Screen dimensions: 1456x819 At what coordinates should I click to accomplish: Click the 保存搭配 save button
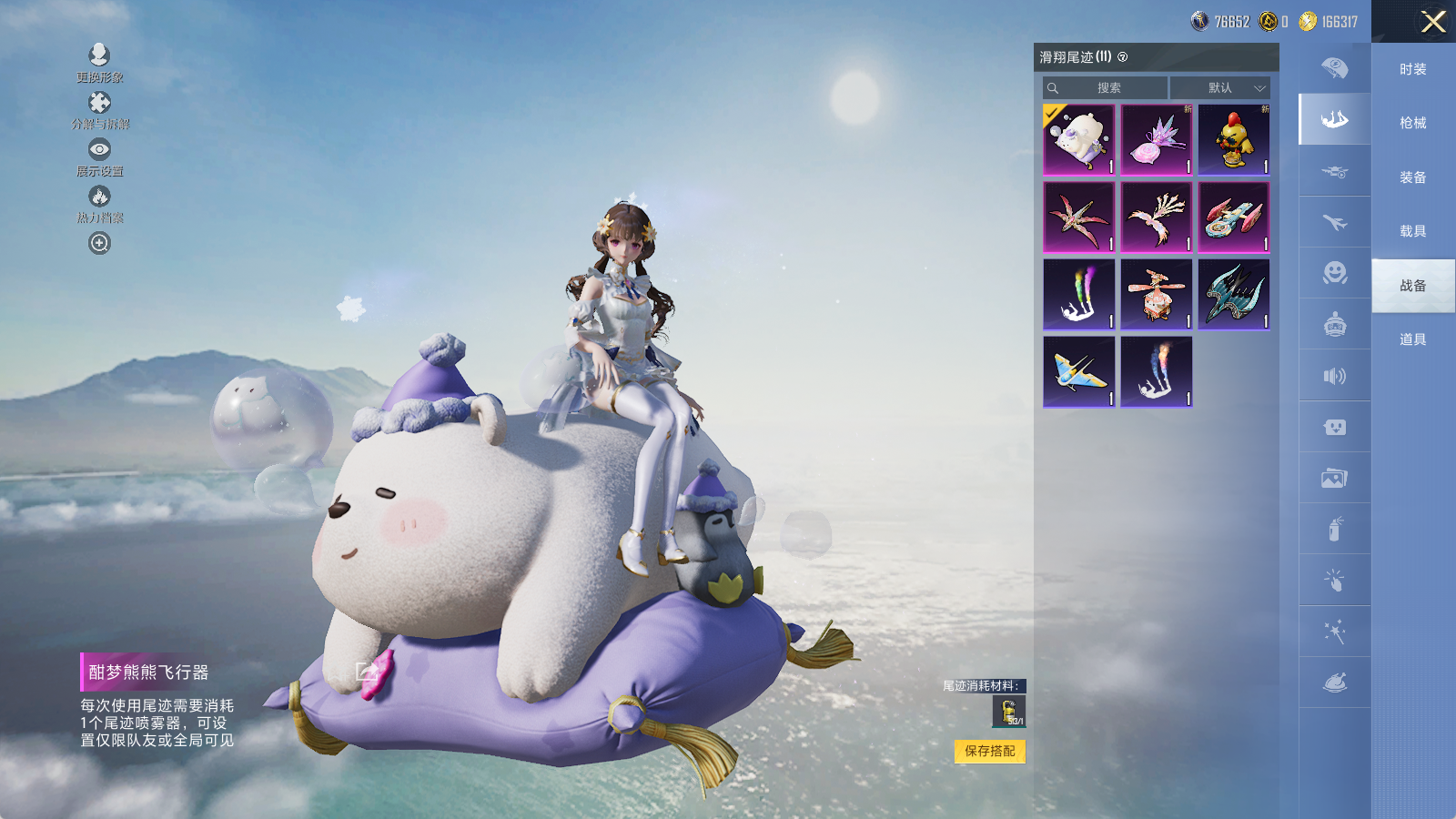[x=989, y=751]
